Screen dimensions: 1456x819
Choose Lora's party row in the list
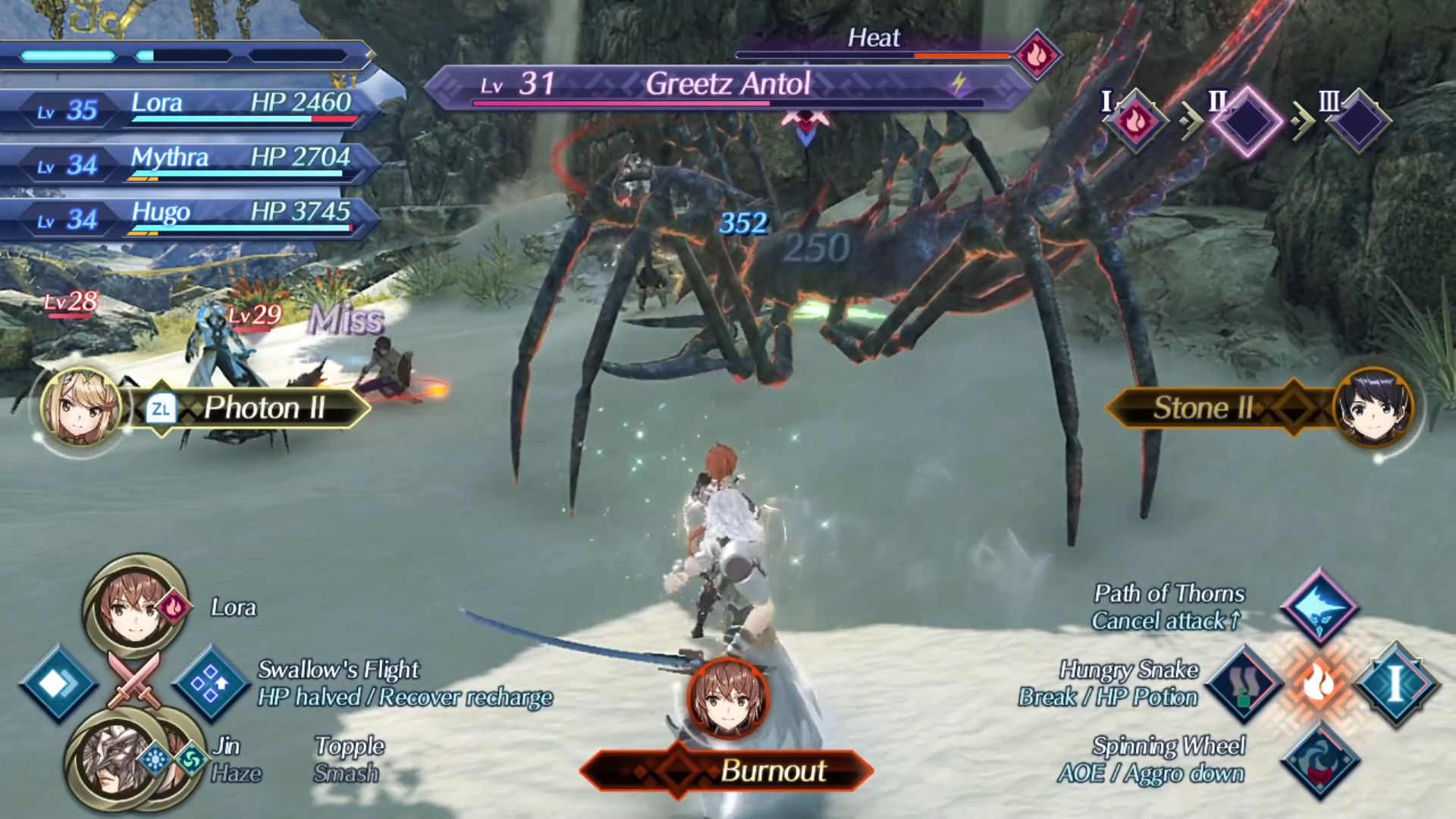click(x=190, y=110)
